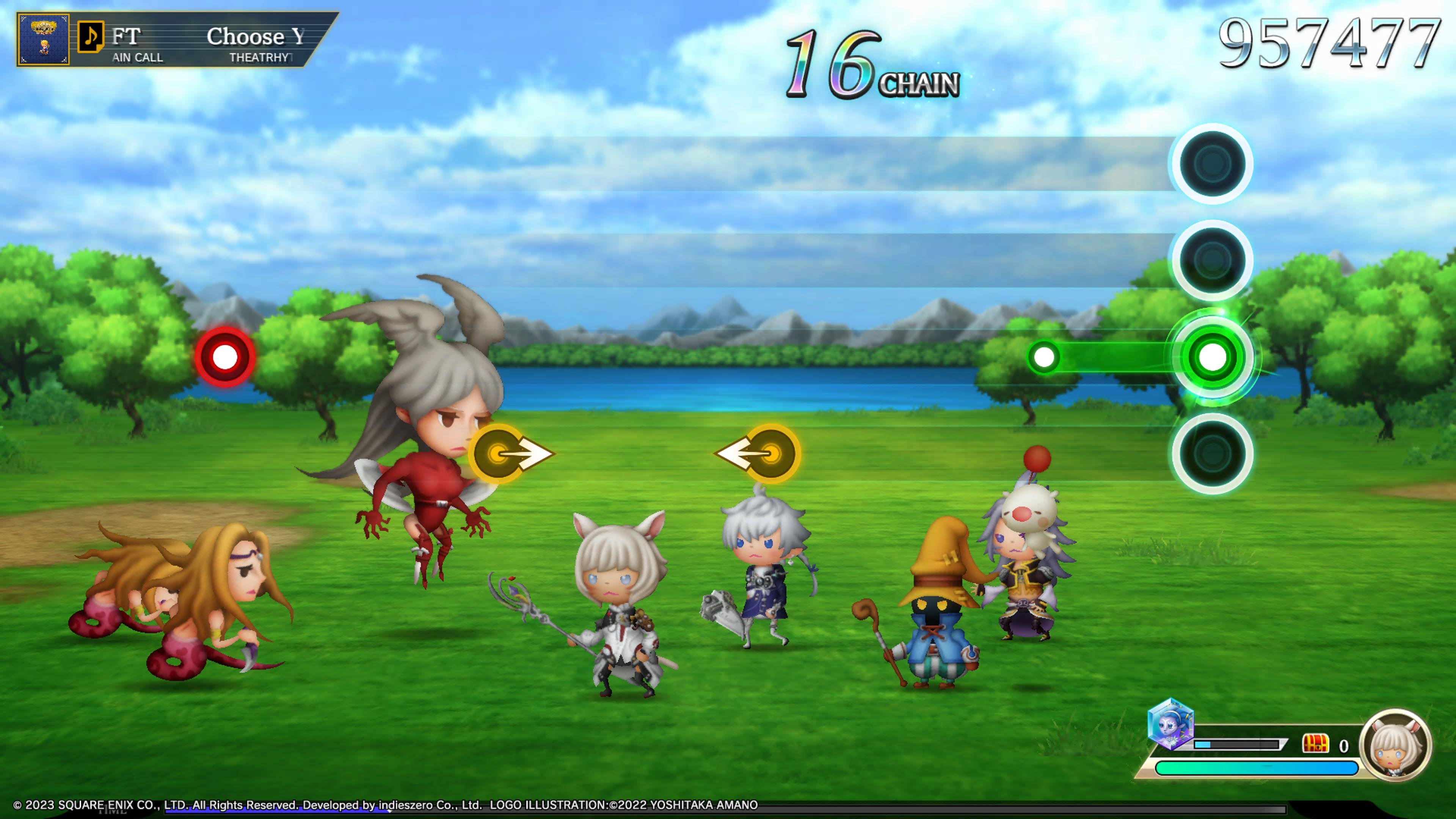Click the glowing green hold target ring
Screen dimensions: 1456x819
(1212, 357)
